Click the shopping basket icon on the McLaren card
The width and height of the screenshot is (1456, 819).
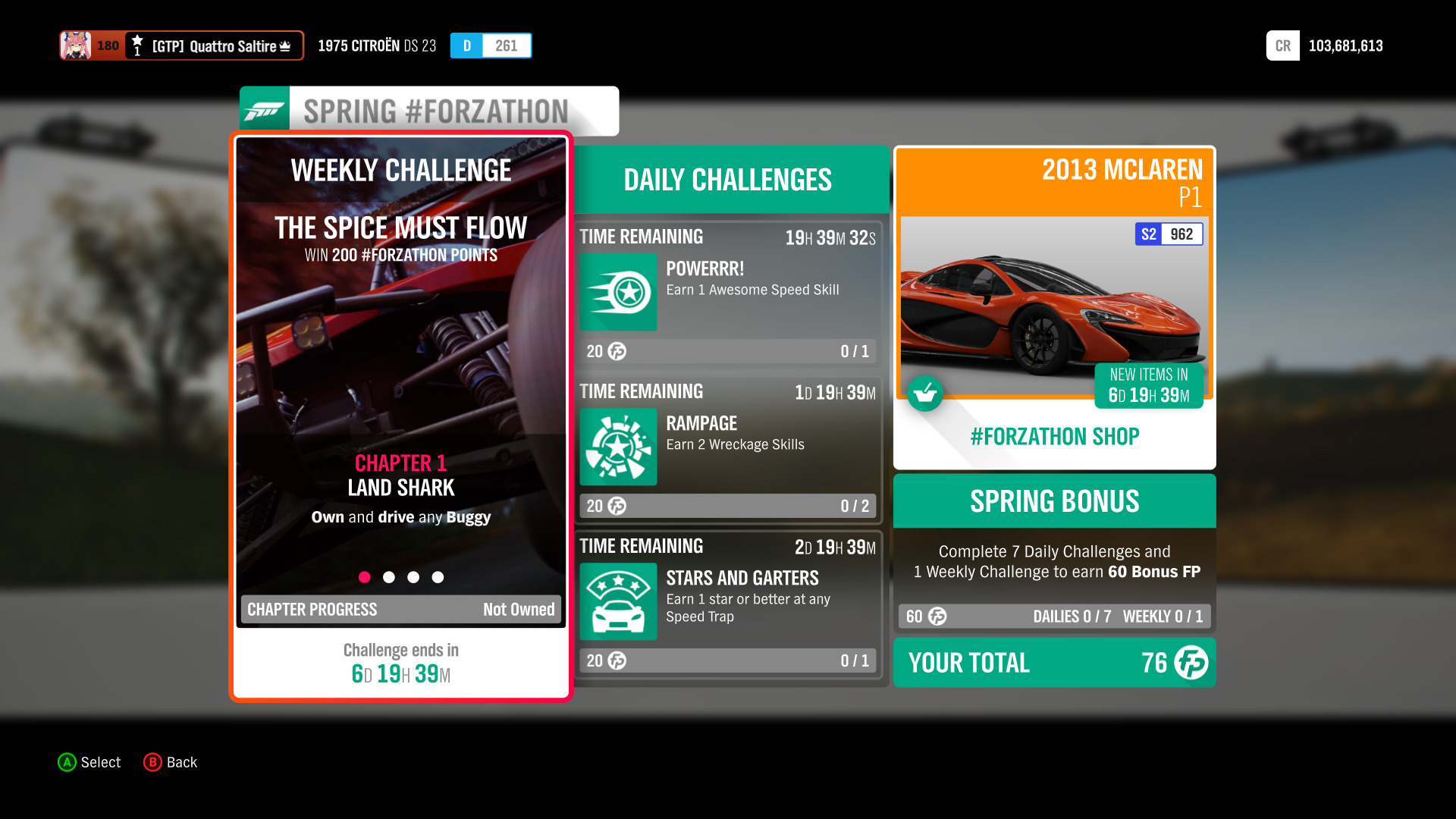925,394
